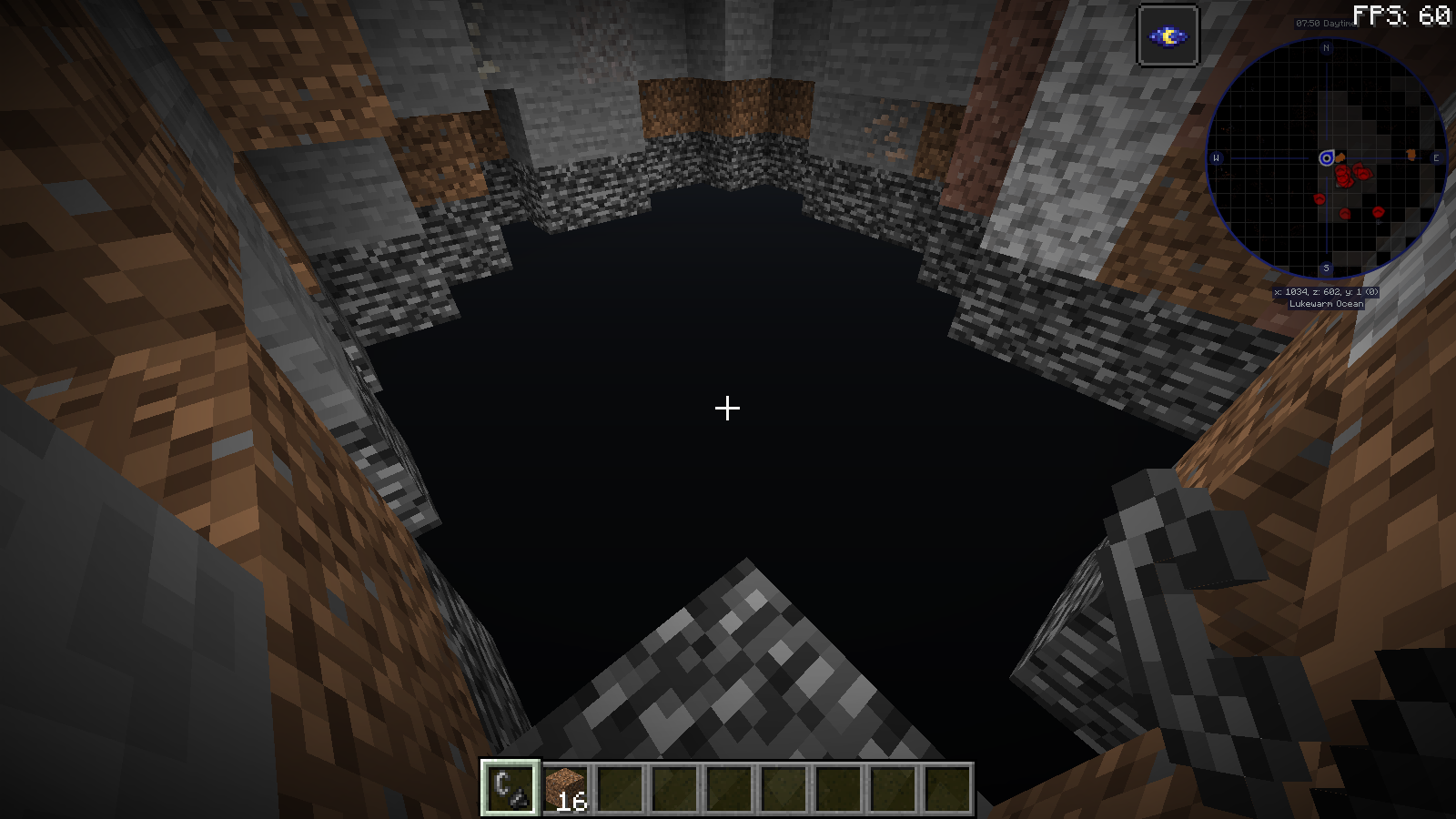Click the E compass marker on the minimap

[x=1435, y=157]
